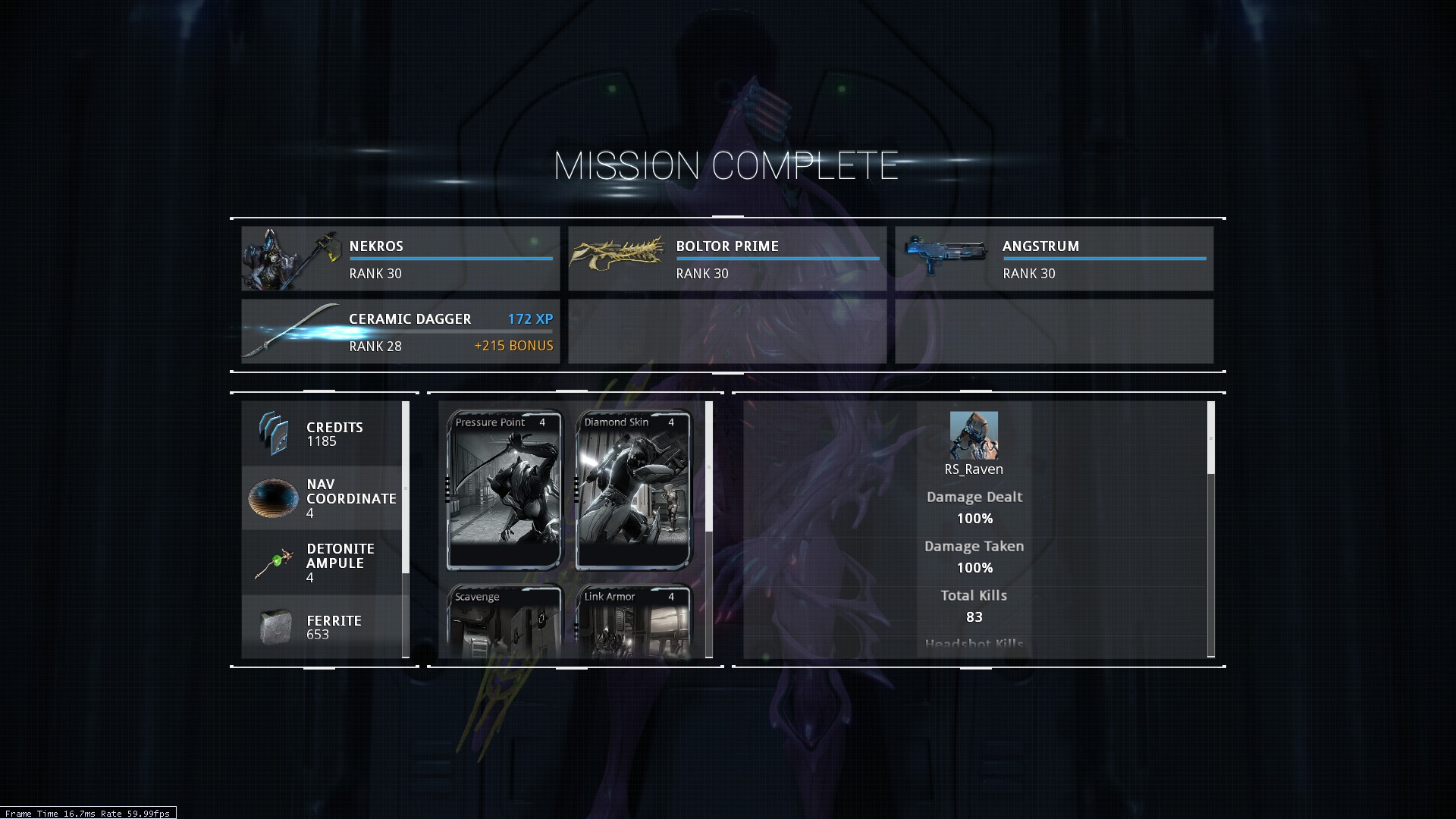
Task: Select the Nekros warframe panel
Action: (x=400, y=259)
